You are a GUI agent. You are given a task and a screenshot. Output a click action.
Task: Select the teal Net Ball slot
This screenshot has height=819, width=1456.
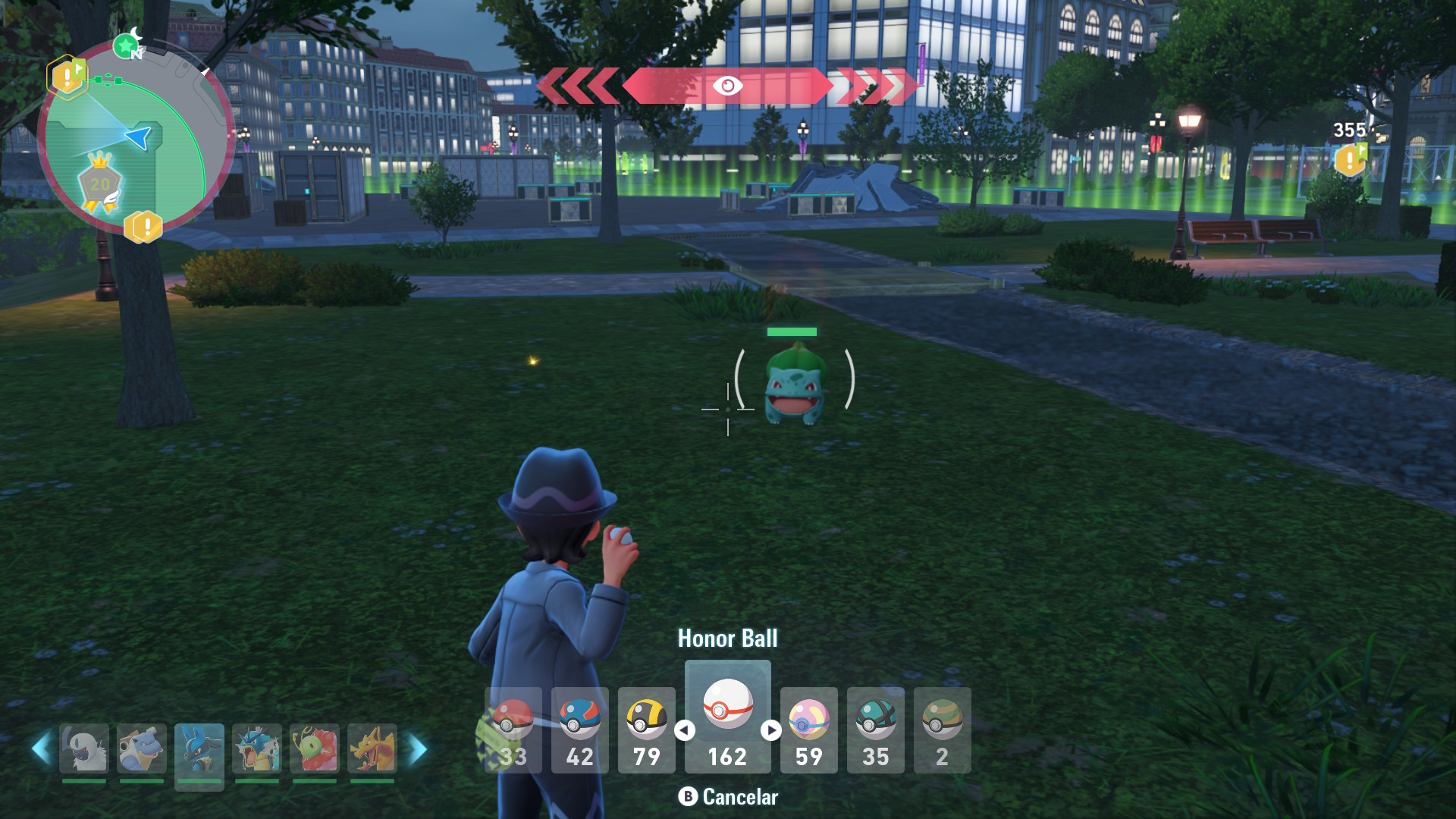[x=875, y=730]
